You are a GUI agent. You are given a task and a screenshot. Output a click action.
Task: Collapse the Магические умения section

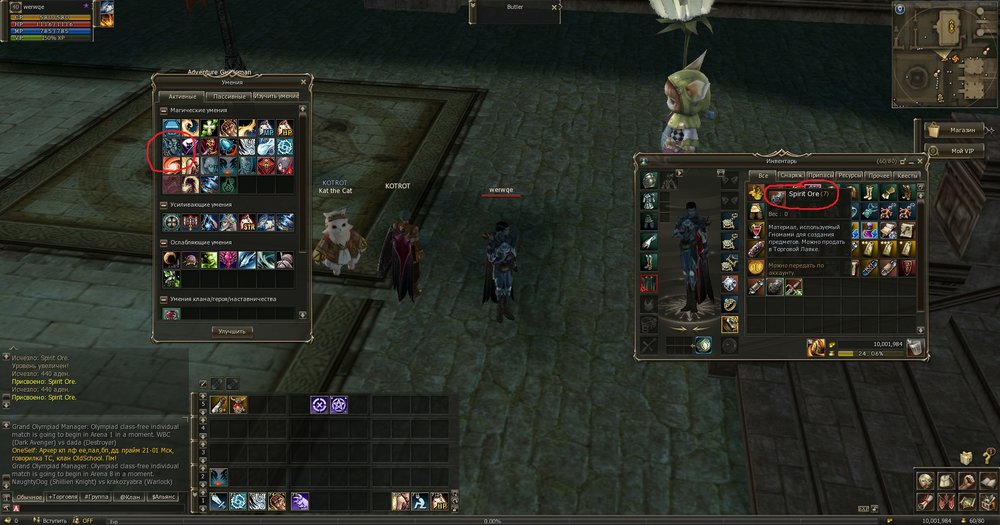click(x=164, y=110)
